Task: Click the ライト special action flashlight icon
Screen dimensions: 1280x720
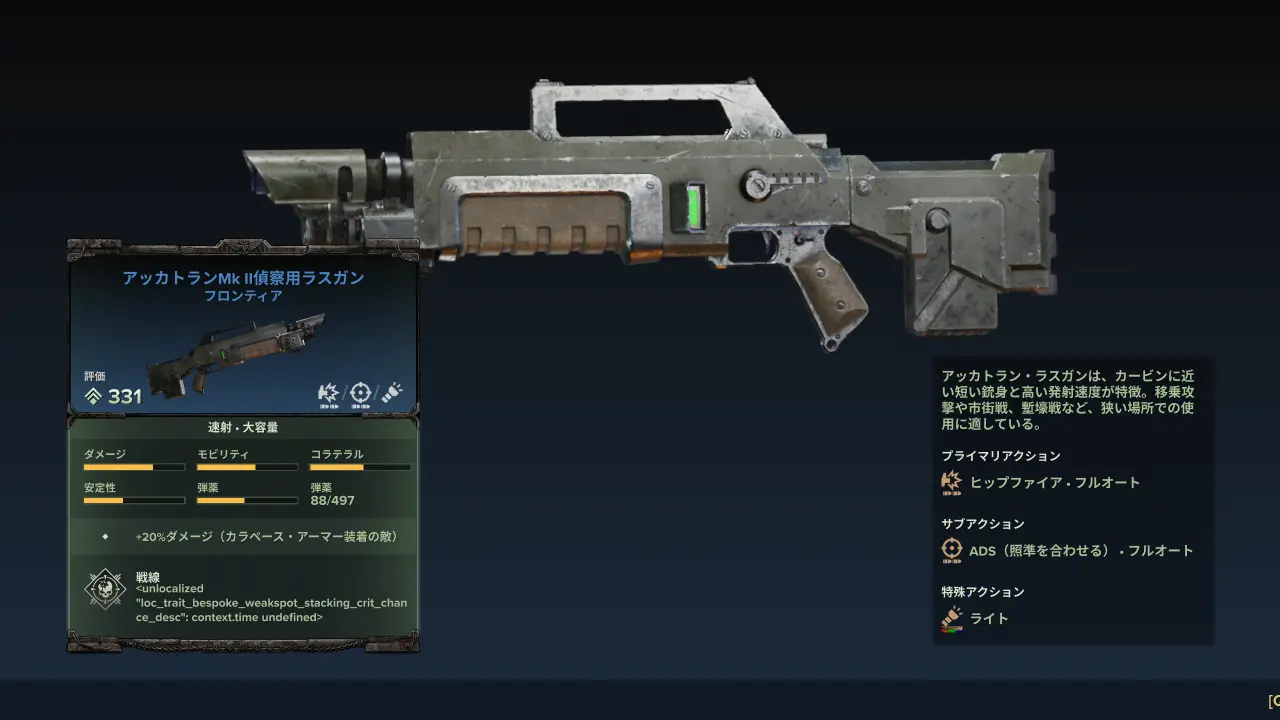Action: click(951, 619)
